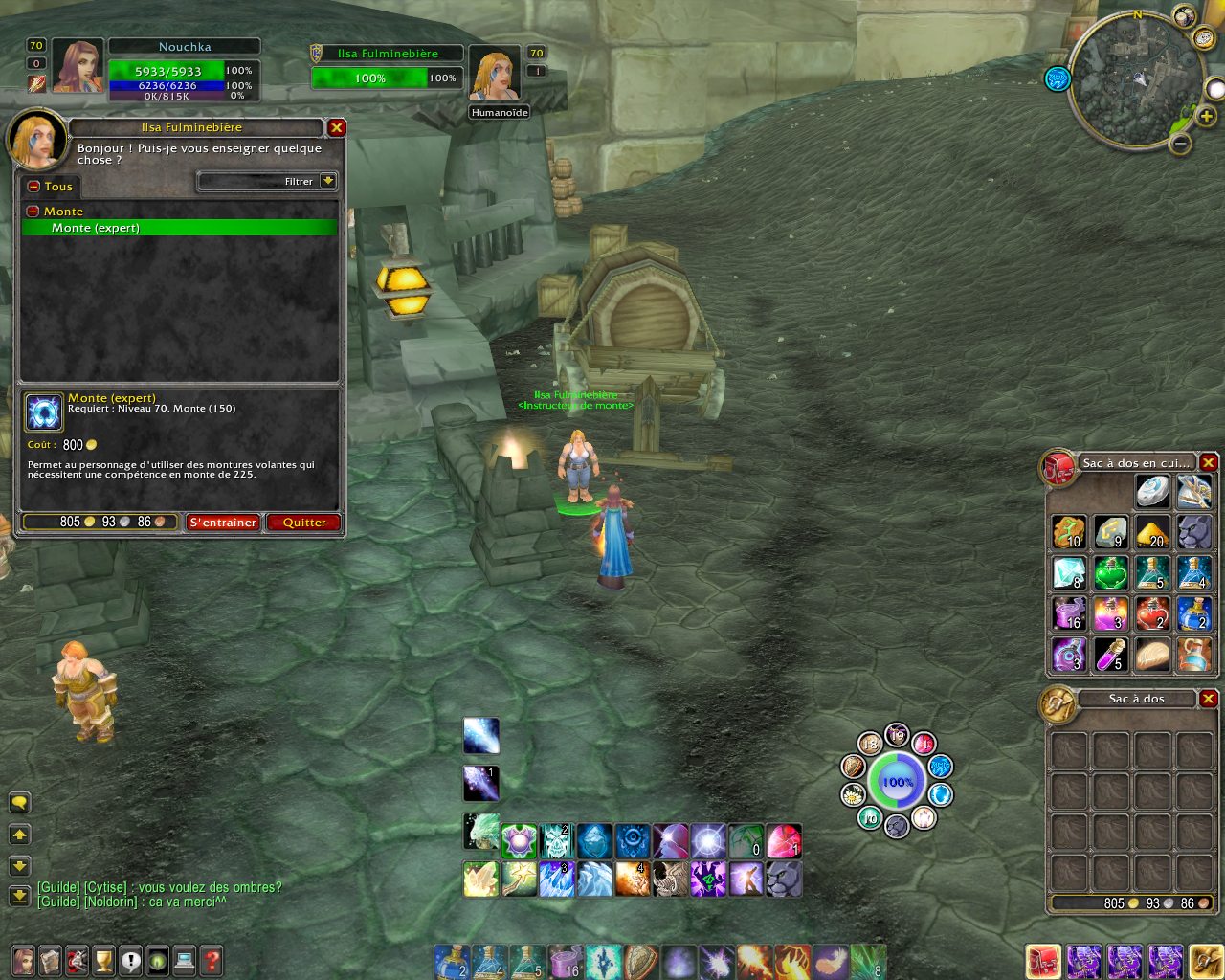Select the green potion in the bag
The image size is (1225, 980).
point(1110,573)
